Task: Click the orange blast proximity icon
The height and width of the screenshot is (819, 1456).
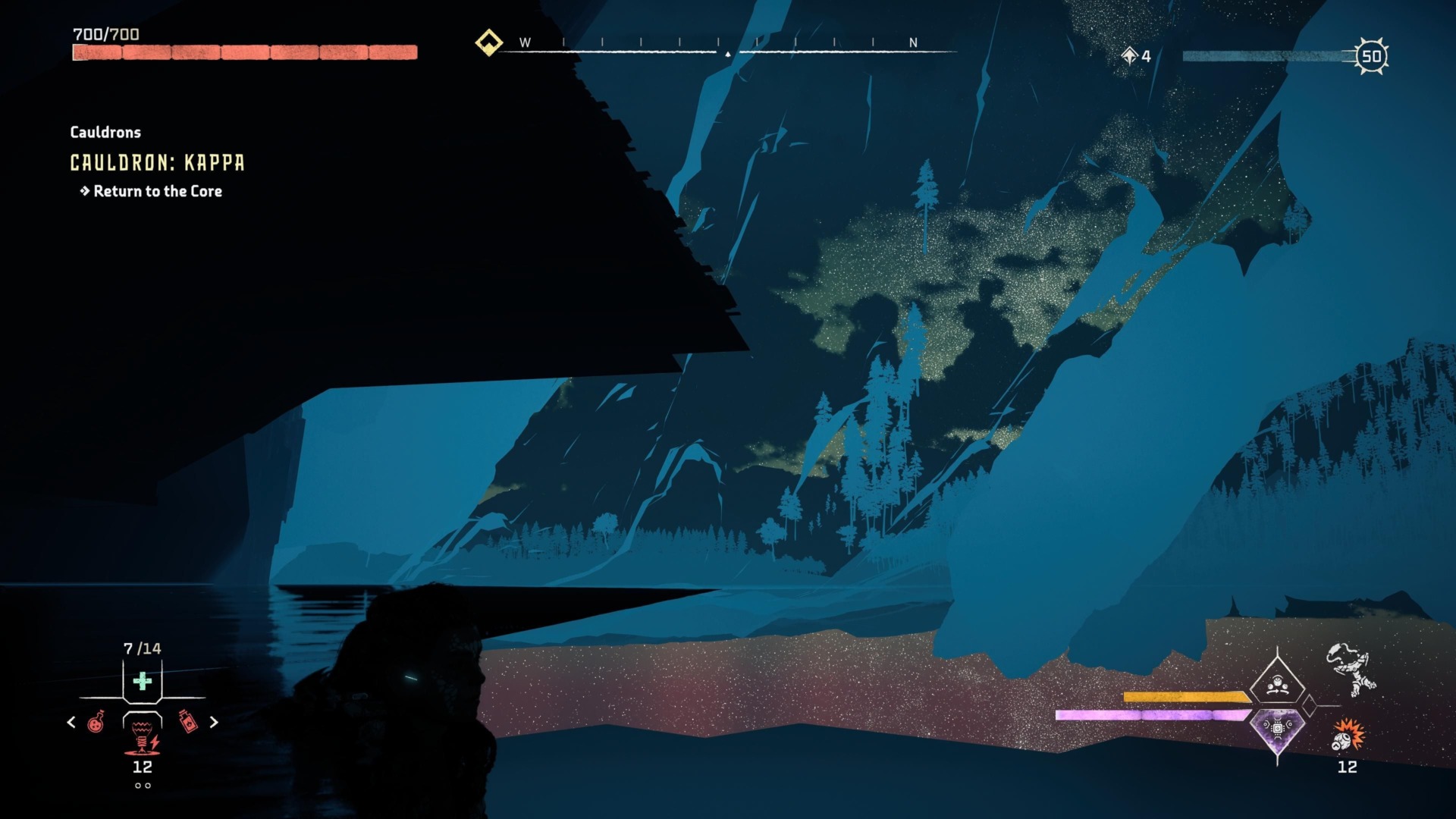Action: click(1348, 735)
